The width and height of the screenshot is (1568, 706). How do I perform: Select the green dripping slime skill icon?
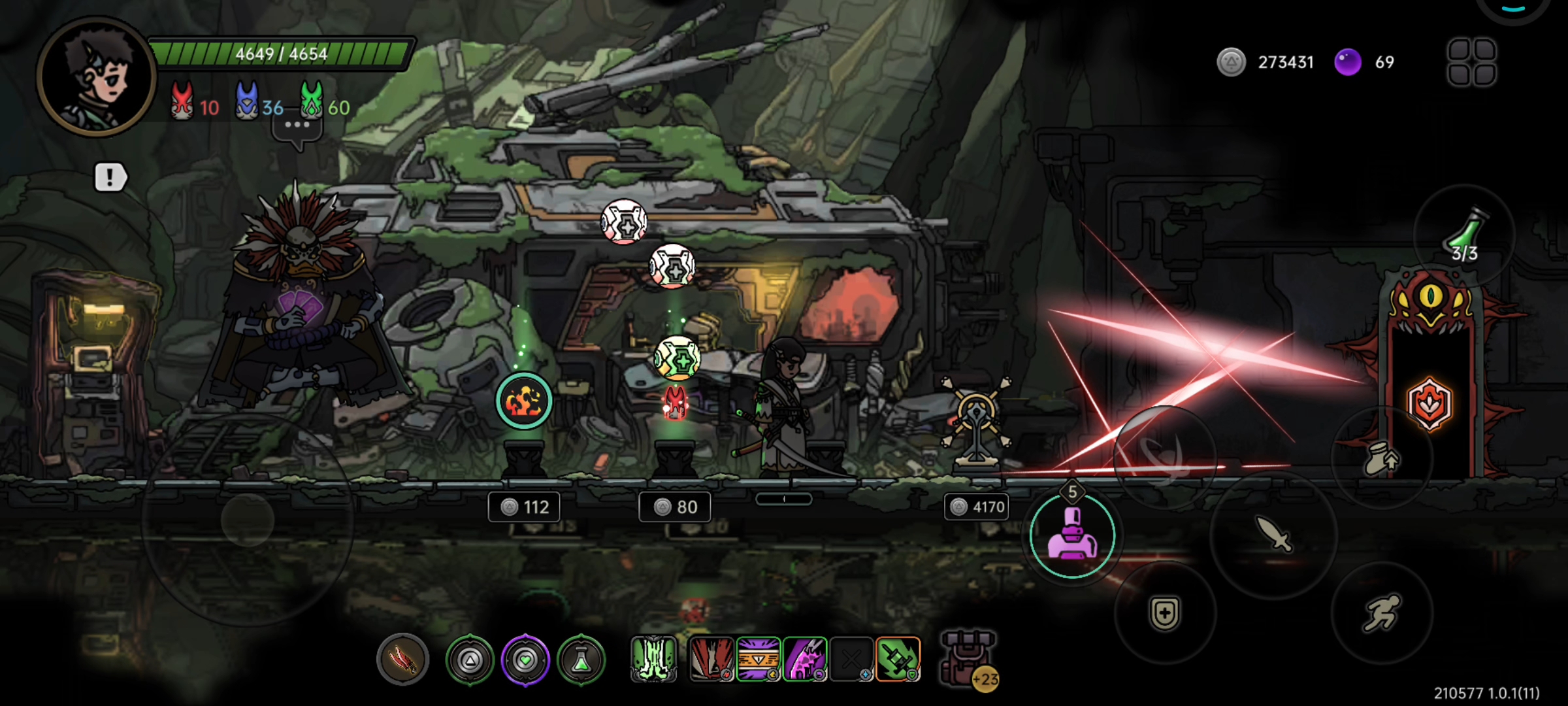[653, 659]
